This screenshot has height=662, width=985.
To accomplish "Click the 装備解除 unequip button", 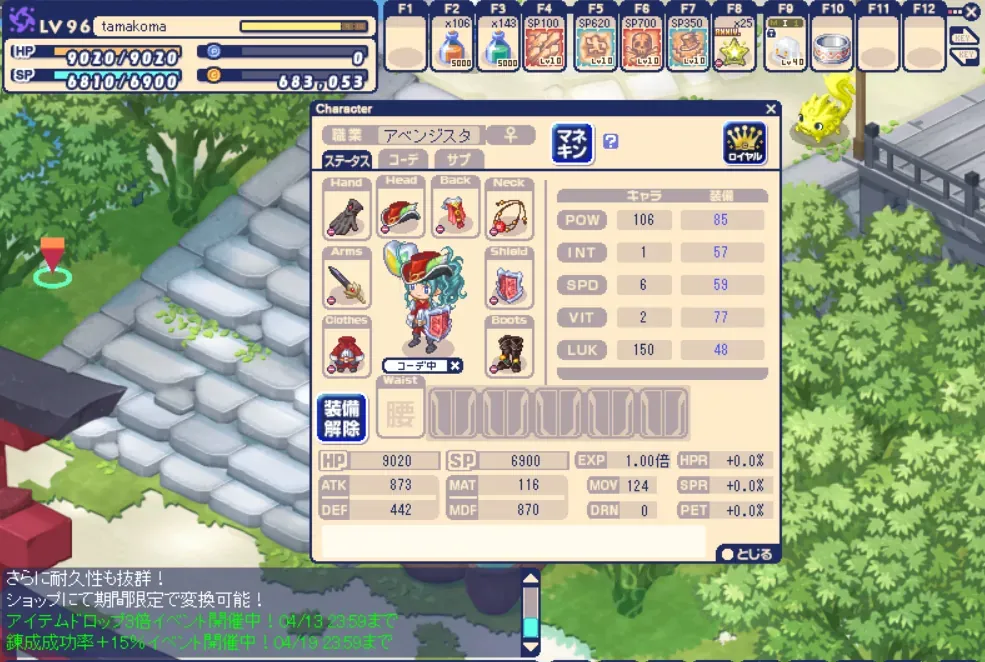I will point(341,417).
